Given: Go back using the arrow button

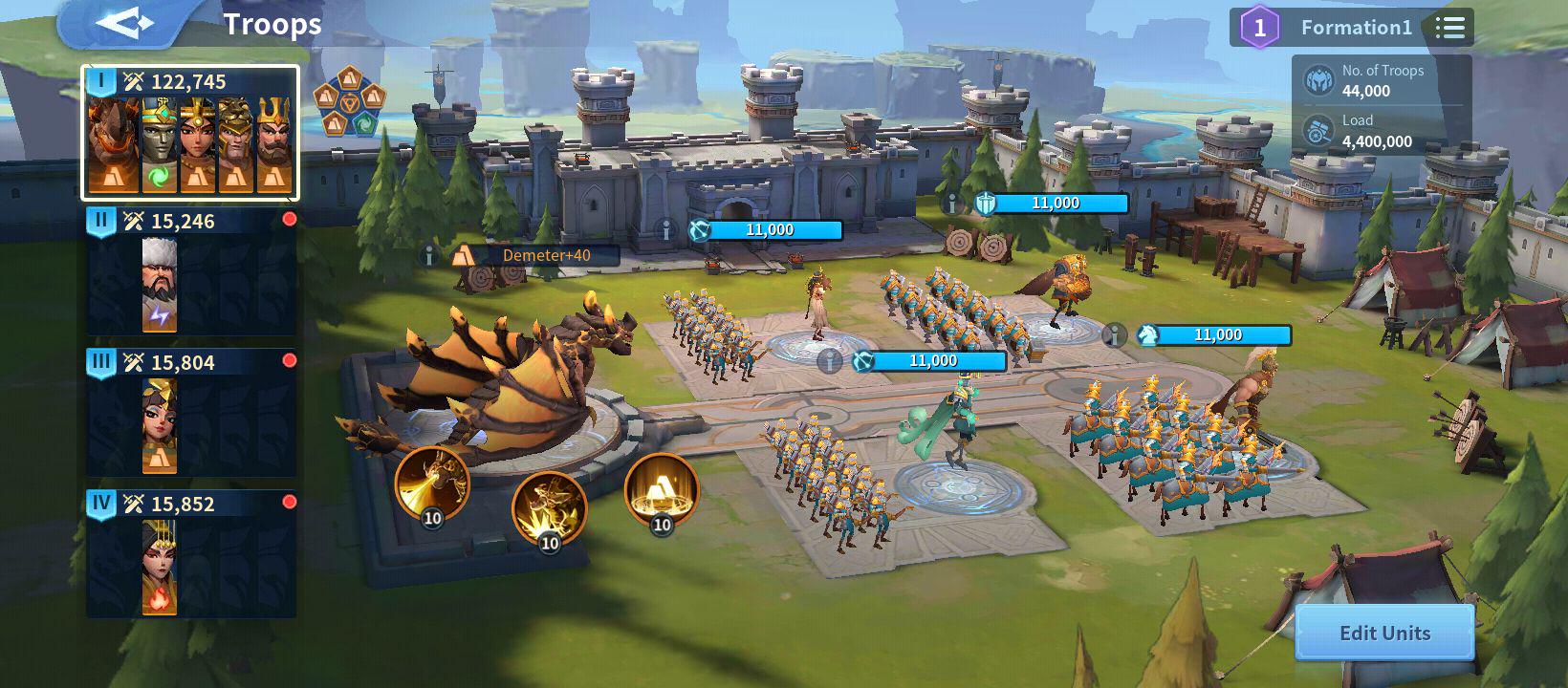Looking at the screenshot, I should point(124,24).
